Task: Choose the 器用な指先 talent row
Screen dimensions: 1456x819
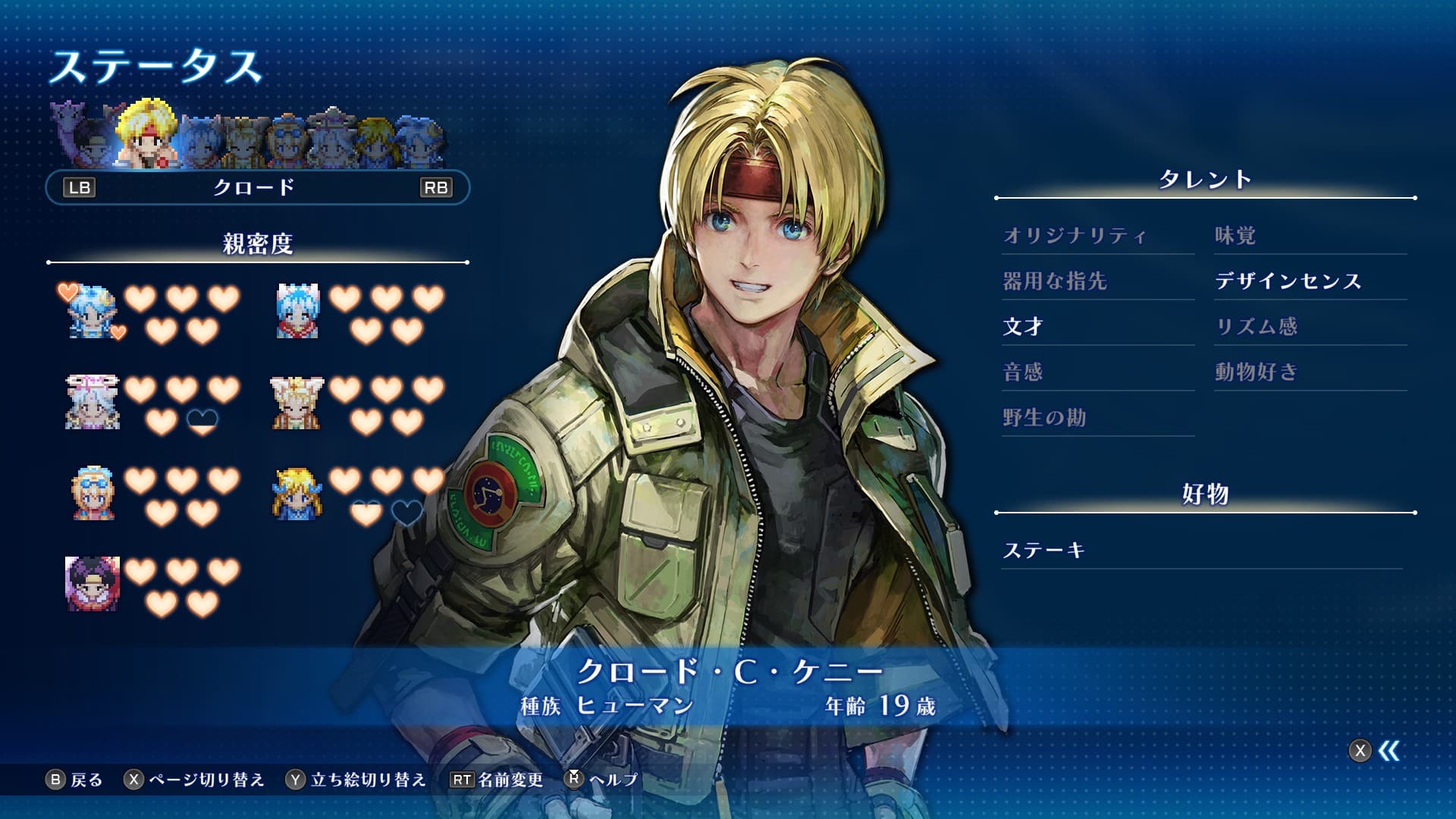Action: [1055, 281]
